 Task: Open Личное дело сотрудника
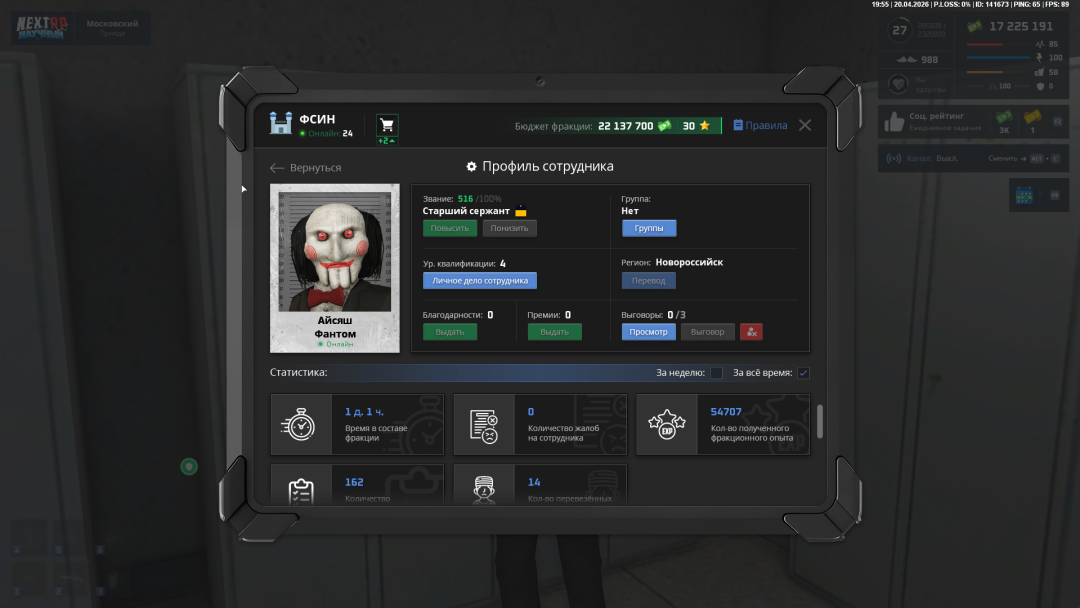pos(480,281)
